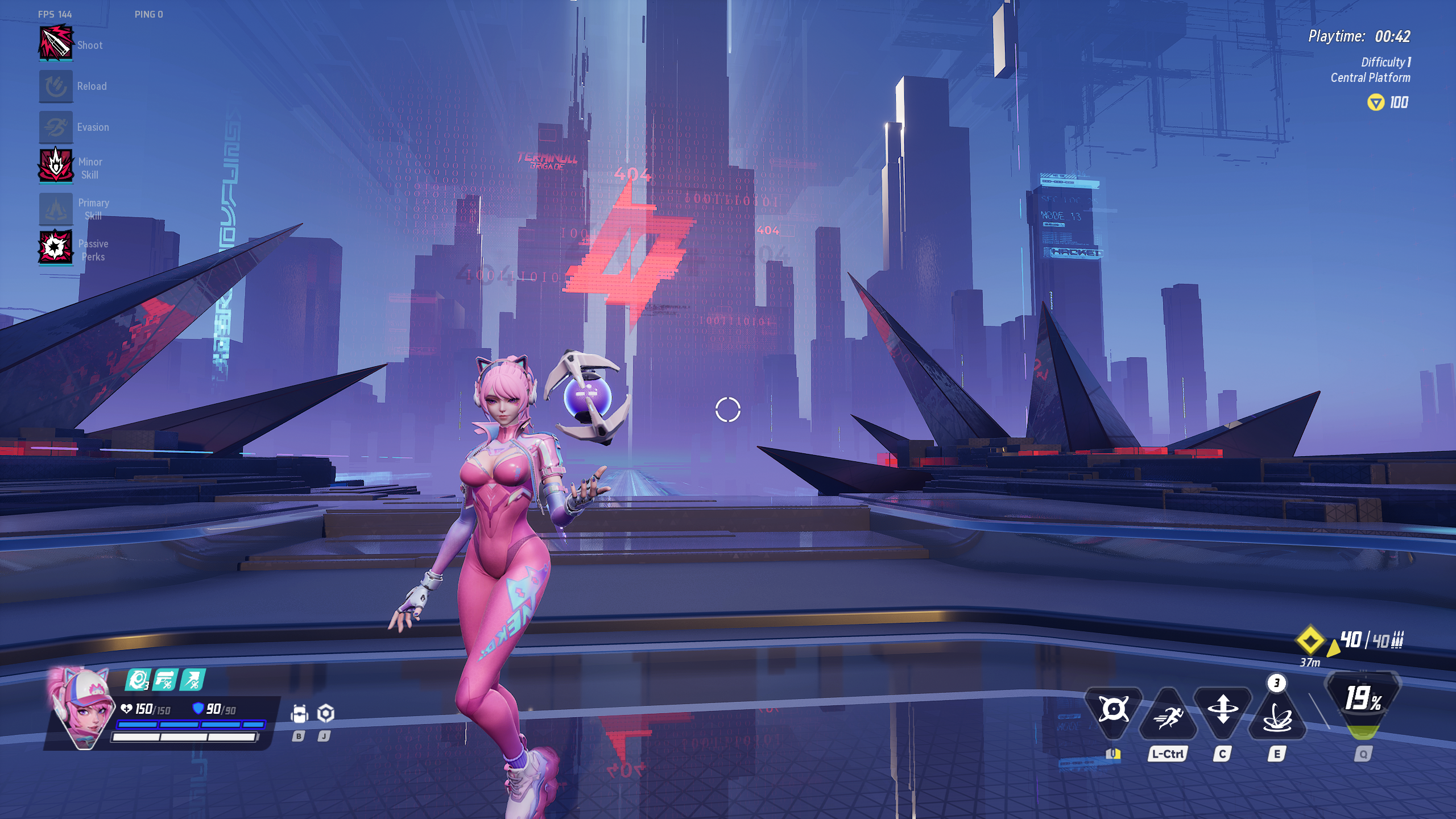Trigger the ultimate ability at 19%
The width and height of the screenshot is (1456, 819).
(1363, 701)
